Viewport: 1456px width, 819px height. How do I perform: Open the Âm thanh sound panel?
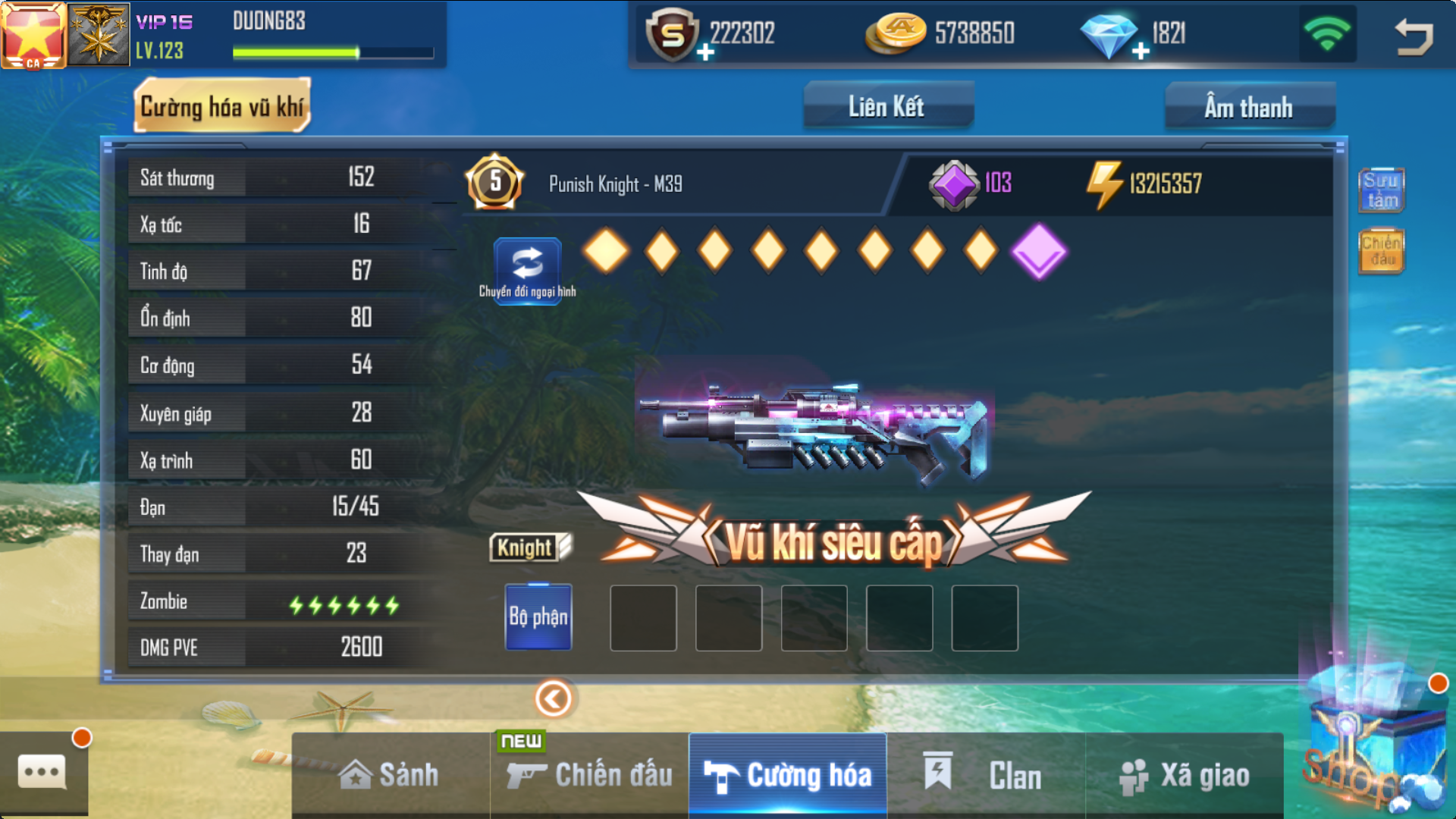[1249, 107]
